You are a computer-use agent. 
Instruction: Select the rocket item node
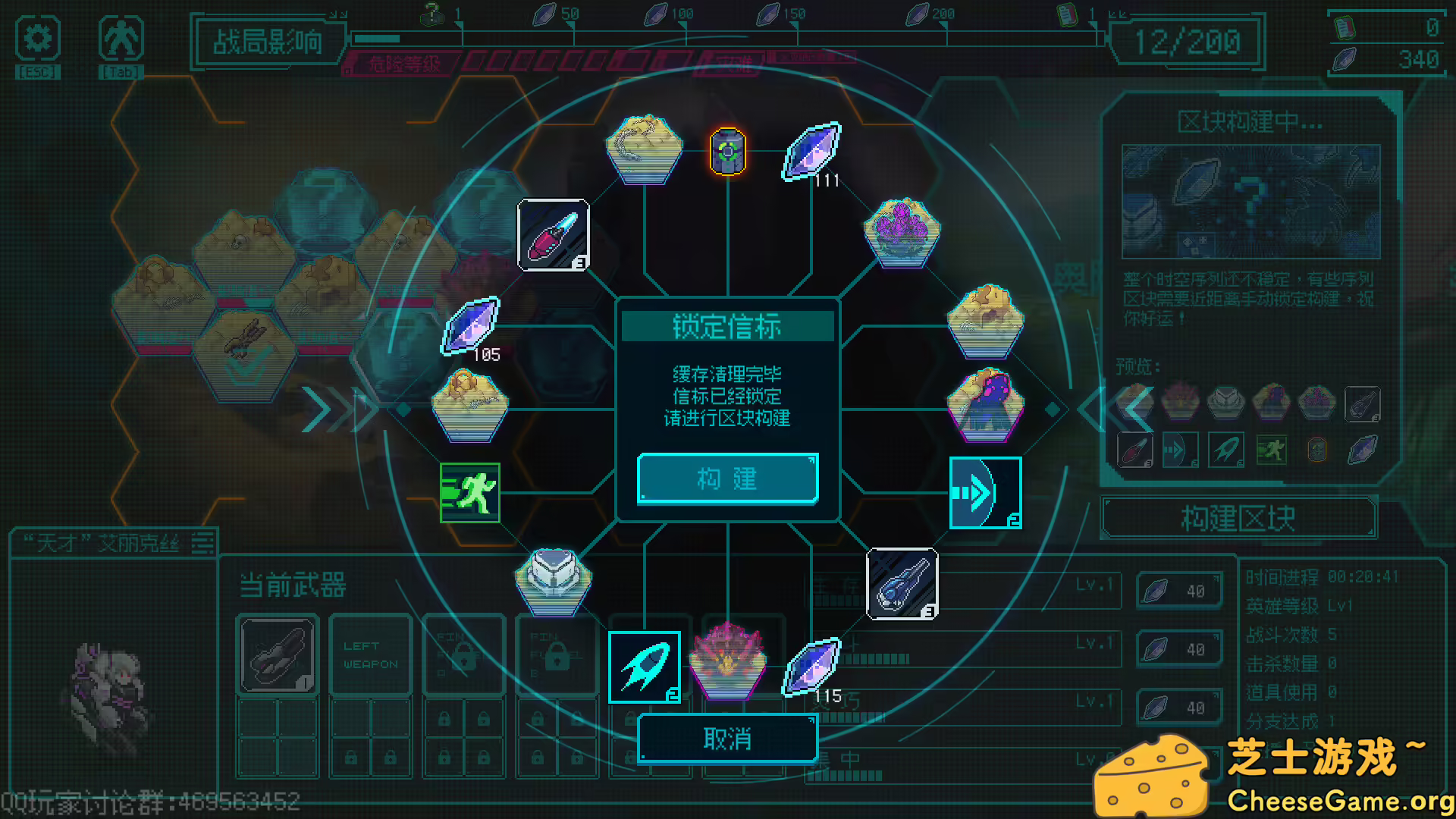pyautogui.click(x=643, y=666)
